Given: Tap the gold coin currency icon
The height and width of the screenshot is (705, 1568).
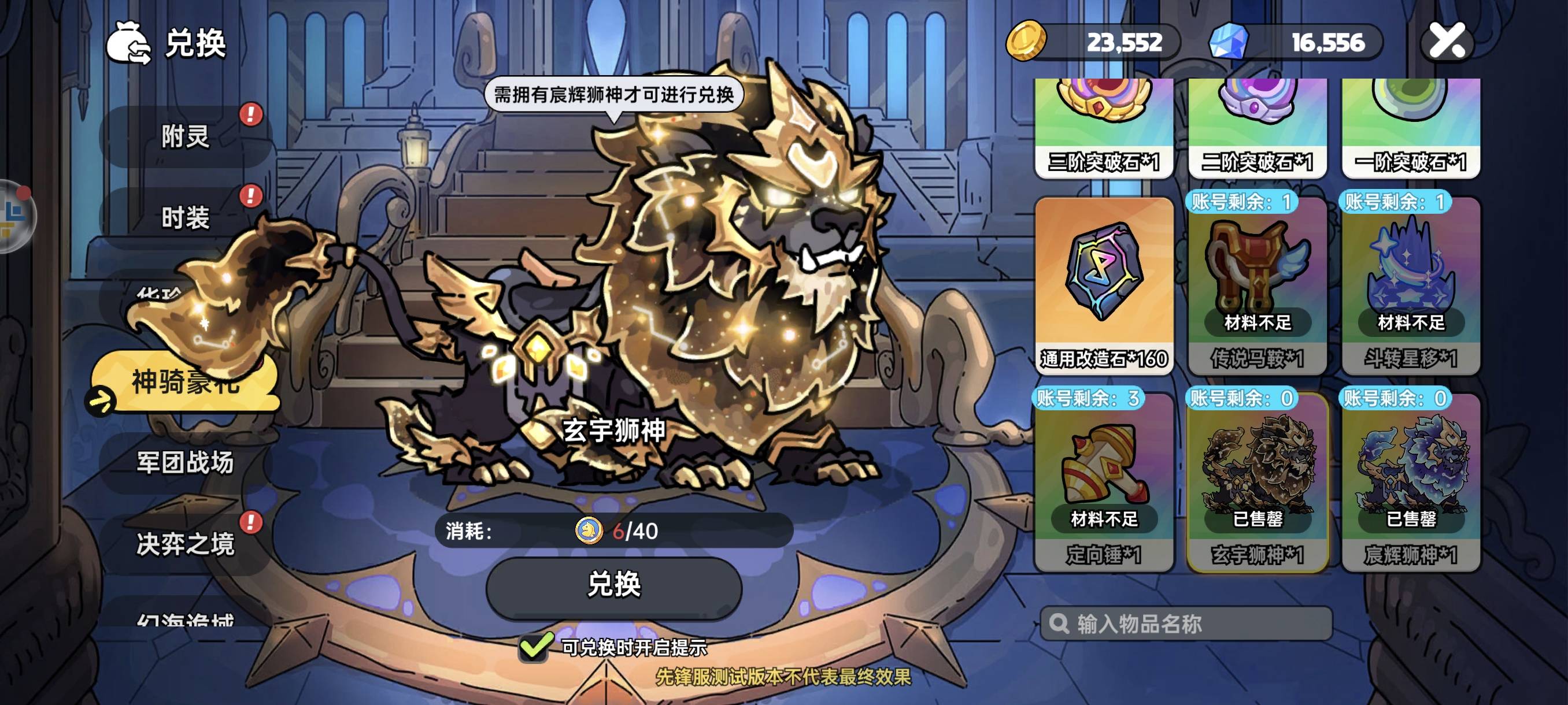Looking at the screenshot, I should click(1026, 42).
